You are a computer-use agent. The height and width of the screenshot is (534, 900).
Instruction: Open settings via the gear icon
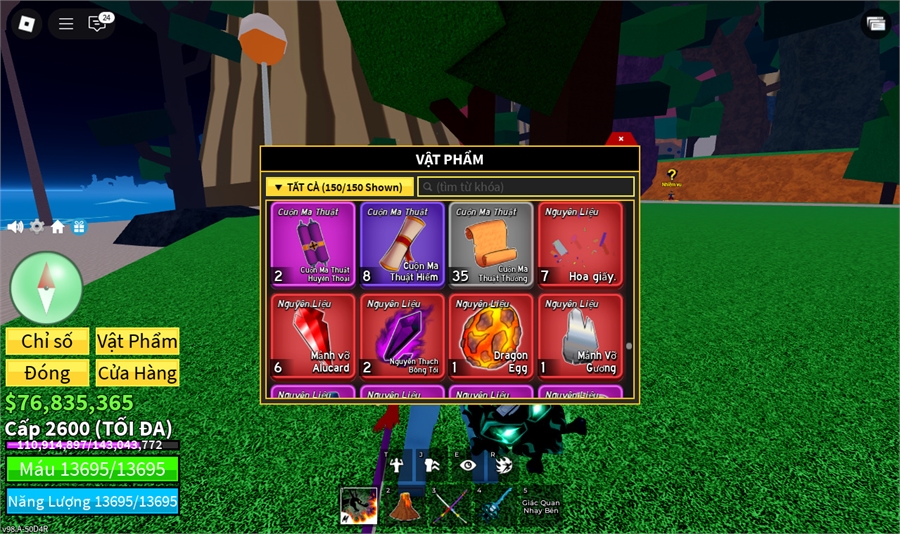[x=37, y=227]
